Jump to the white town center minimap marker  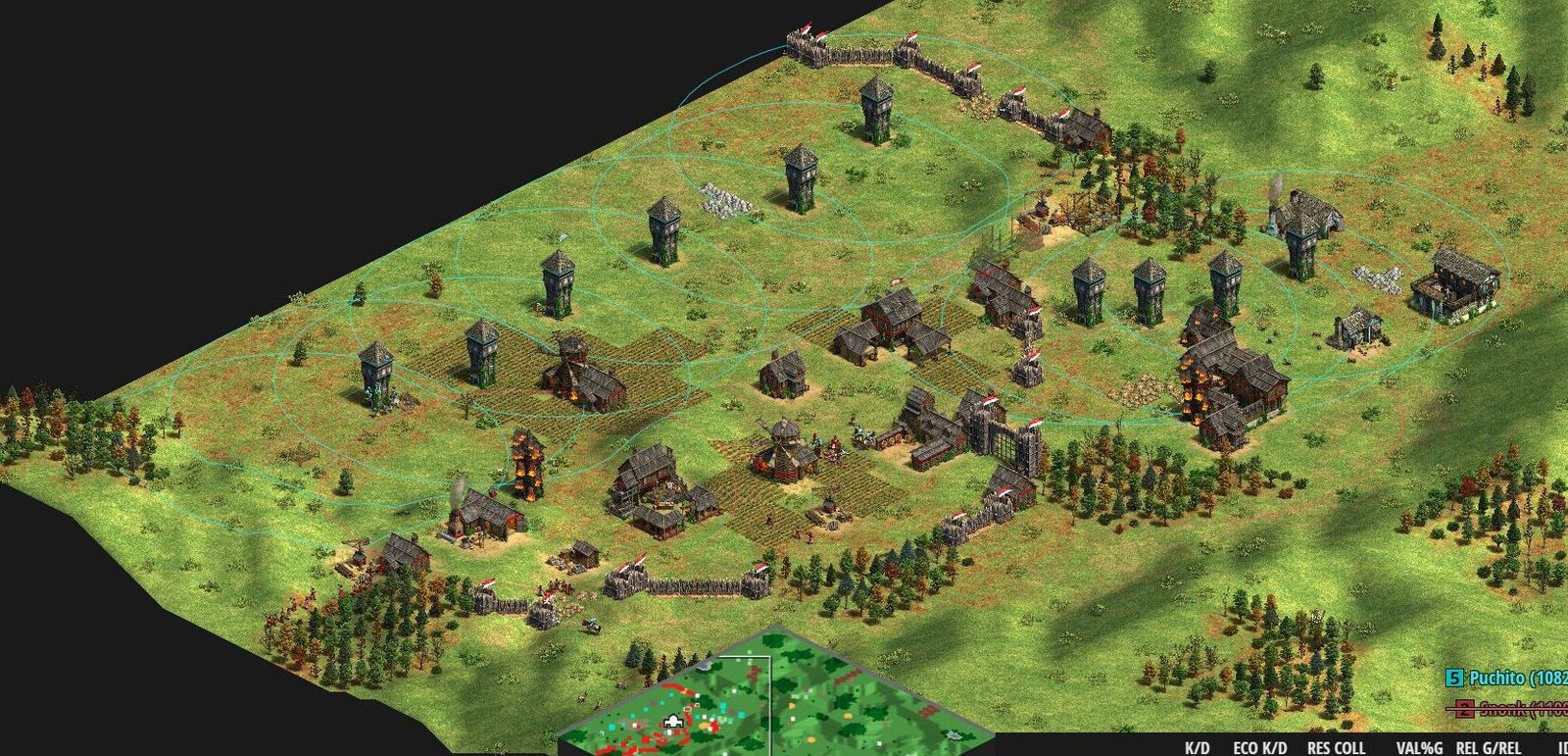pos(672,724)
